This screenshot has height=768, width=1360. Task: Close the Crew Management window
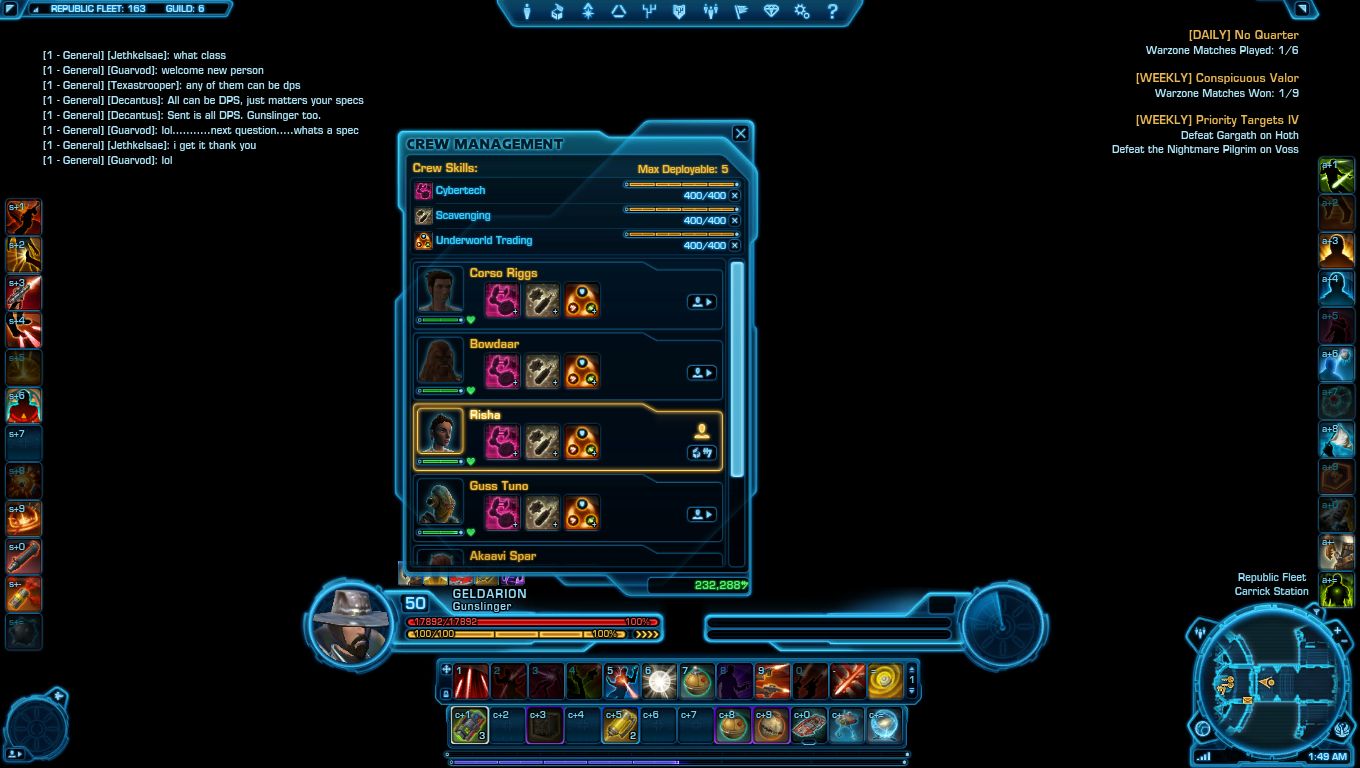coord(740,133)
